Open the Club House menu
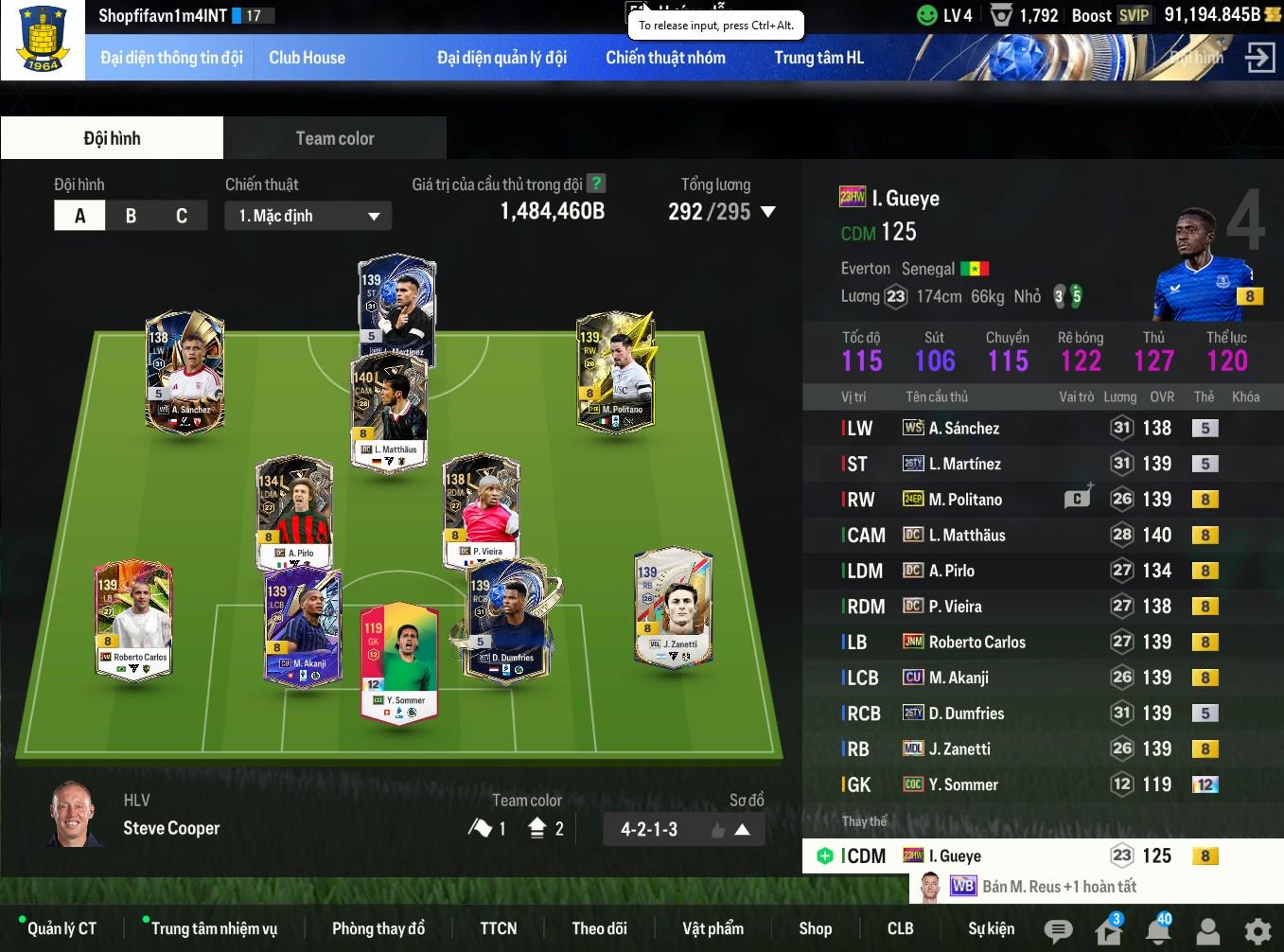1284x952 pixels. click(307, 58)
